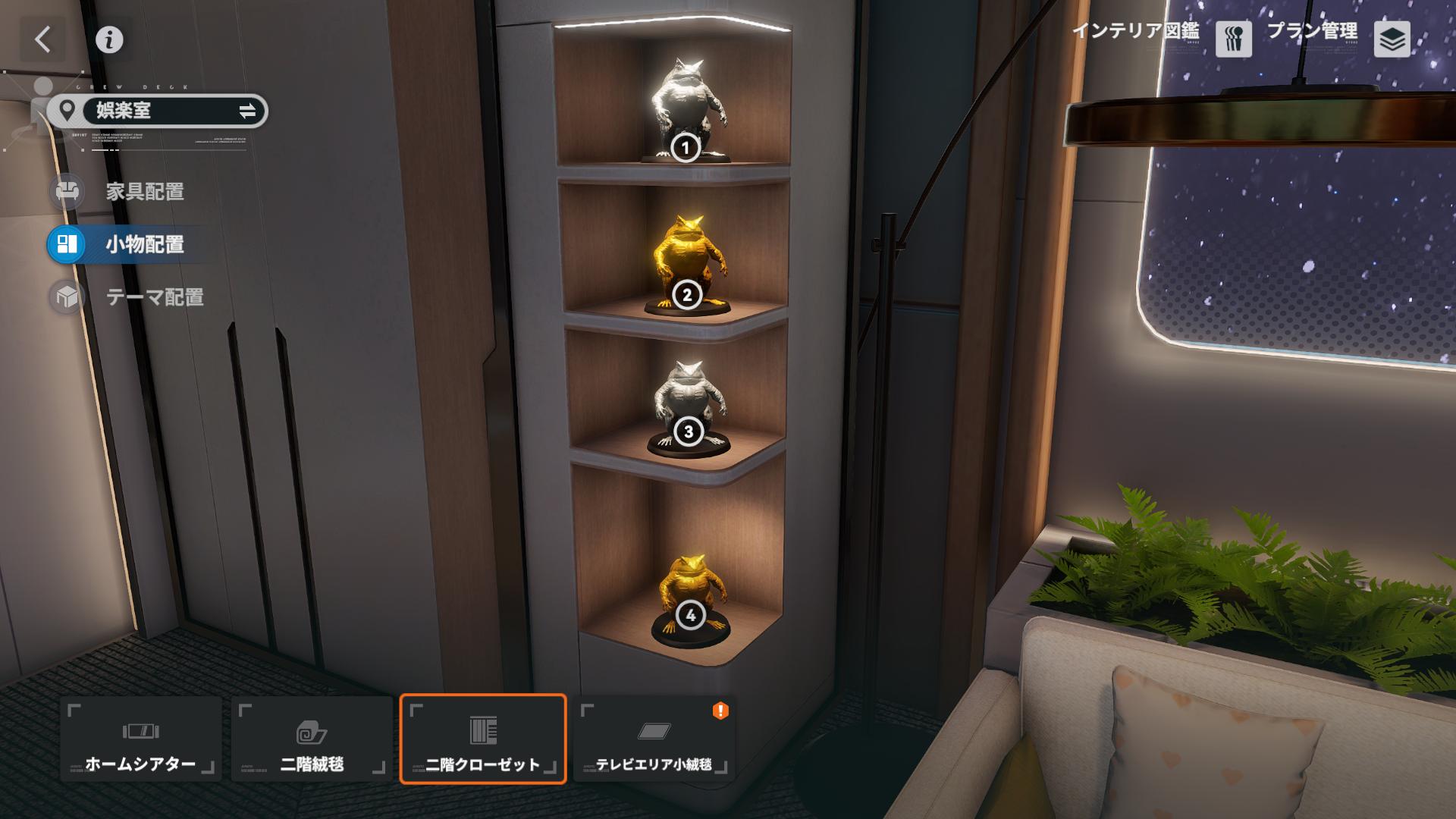Pick display slot marker 1
The width and height of the screenshot is (1456, 819).
tap(686, 148)
